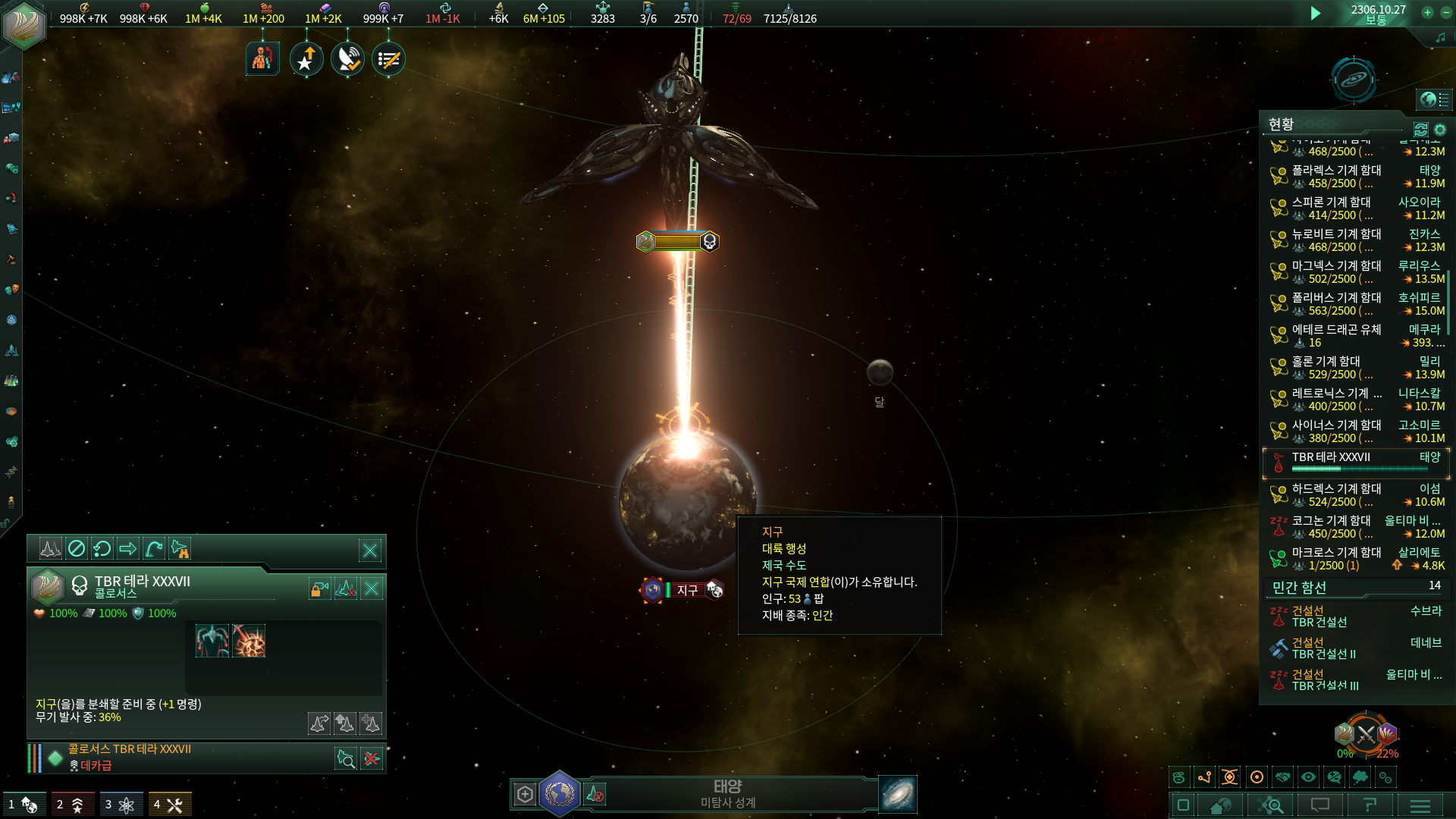
Task: Resume the game with the play button
Action: [x=1316, y=13]
